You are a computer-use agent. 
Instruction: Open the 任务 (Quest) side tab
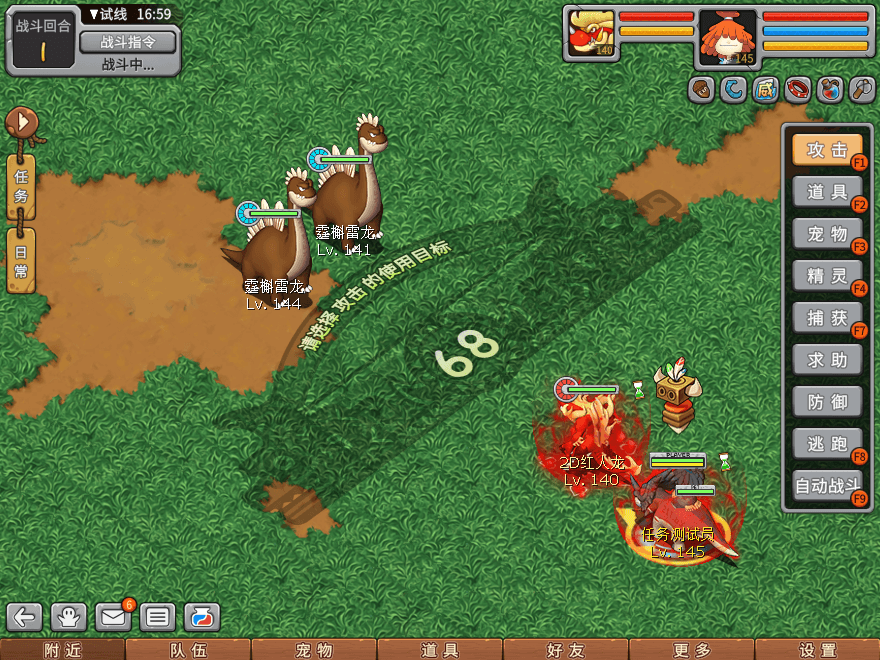[x=21, y=186]
